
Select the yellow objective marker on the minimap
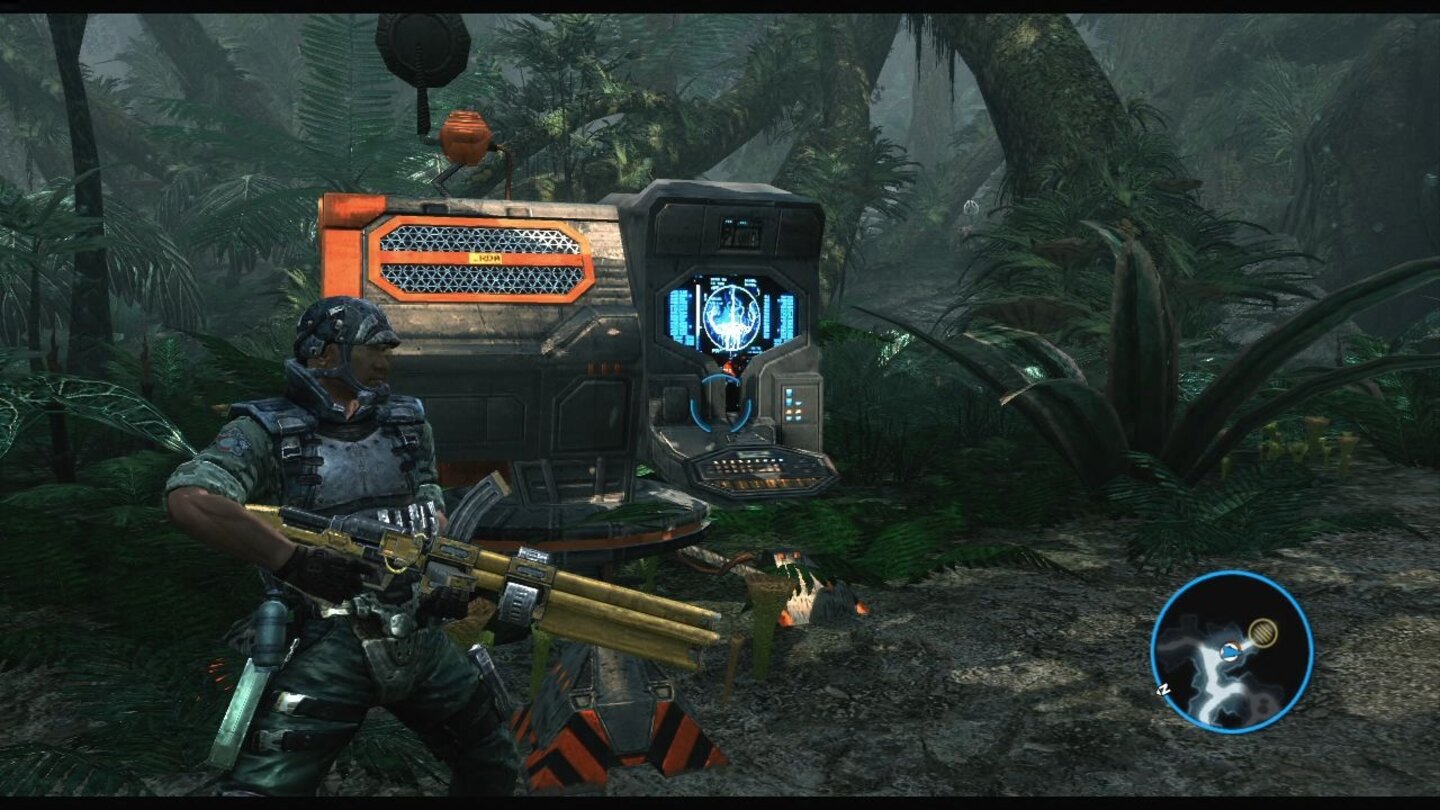coord(1264,631)
